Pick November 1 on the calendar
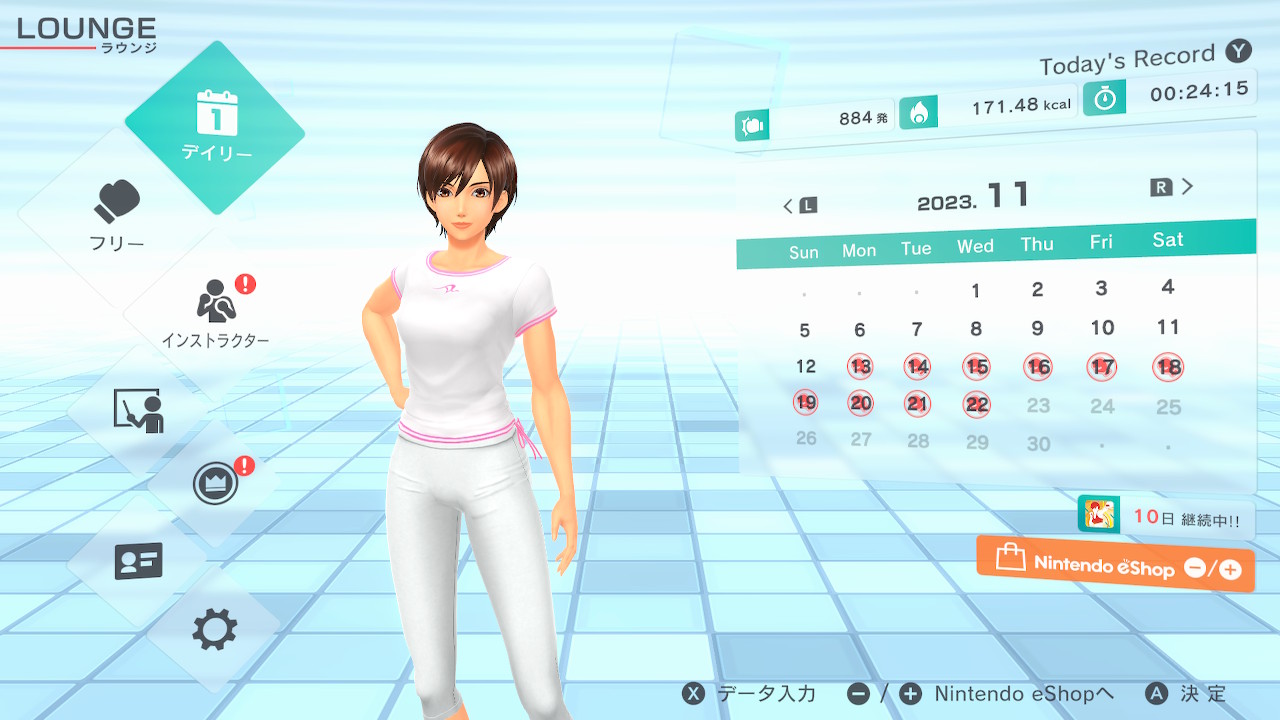 (x=976, y=292)
